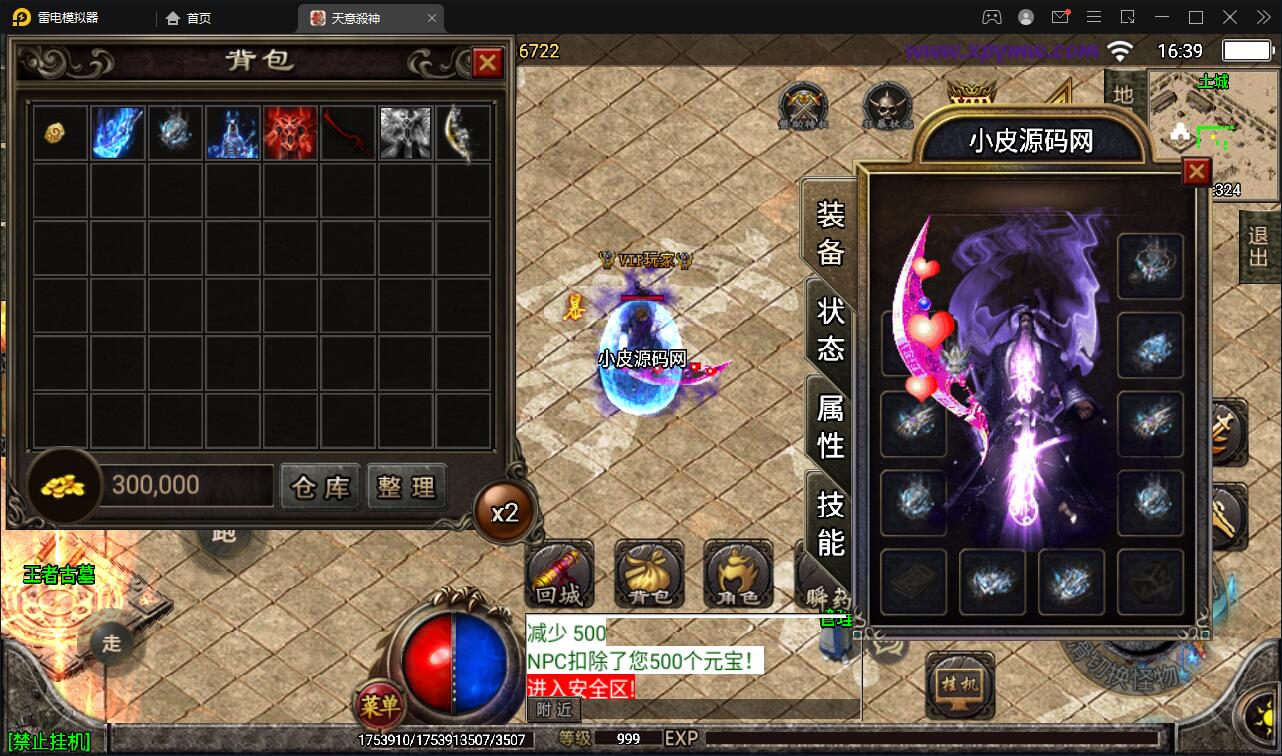The image size is (1282, 756).
Task: Toggle walk mode with the 走 button
Action: click(110, 644)
